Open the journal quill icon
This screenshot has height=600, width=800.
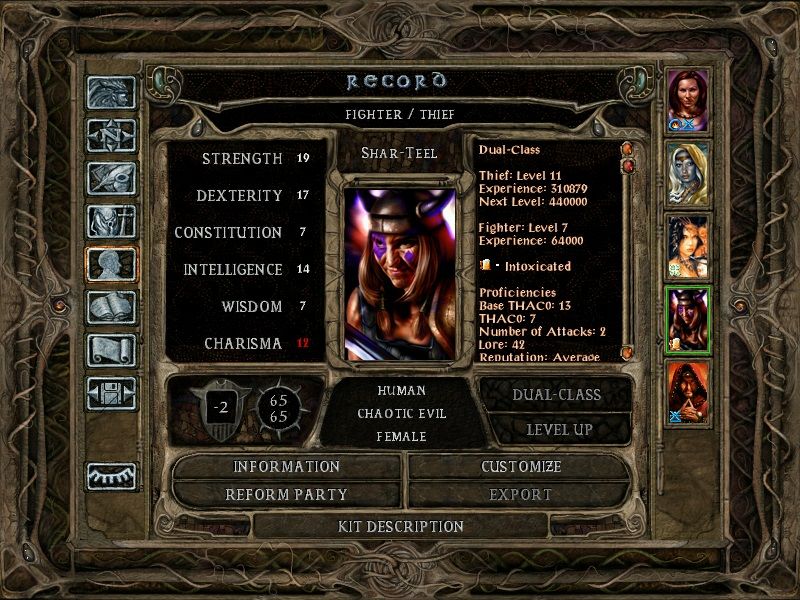110,178
